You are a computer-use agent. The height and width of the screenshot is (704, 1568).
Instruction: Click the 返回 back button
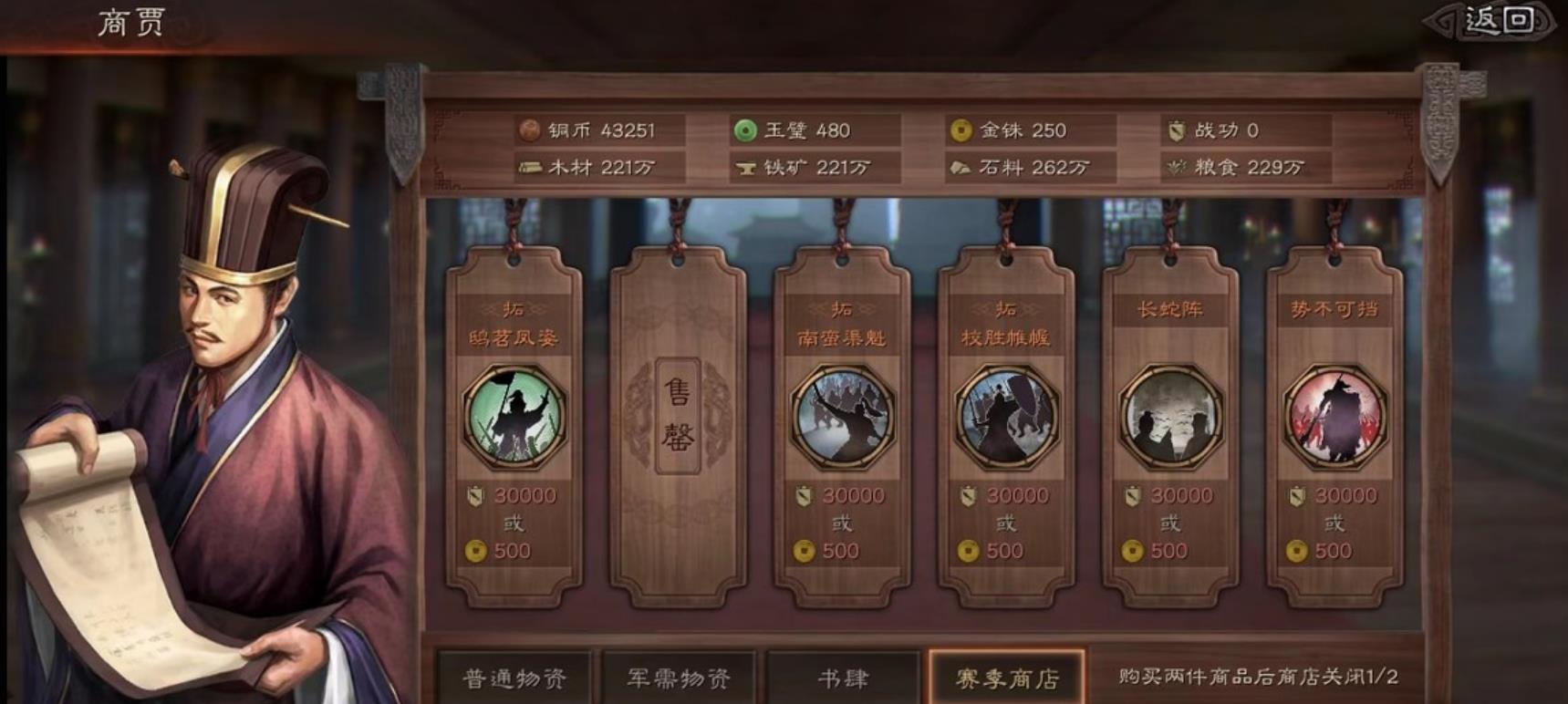1497,21
